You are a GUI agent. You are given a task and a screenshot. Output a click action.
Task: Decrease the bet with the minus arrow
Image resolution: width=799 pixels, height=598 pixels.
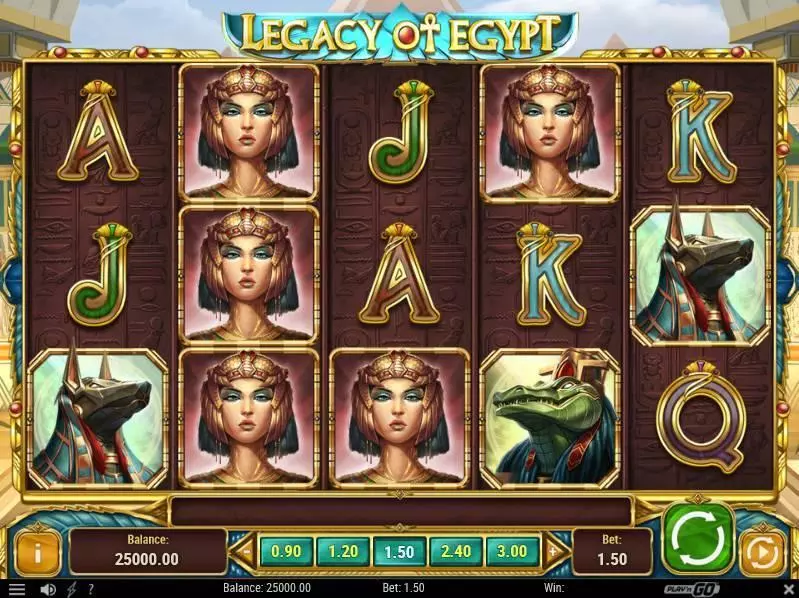pos(246,550)
